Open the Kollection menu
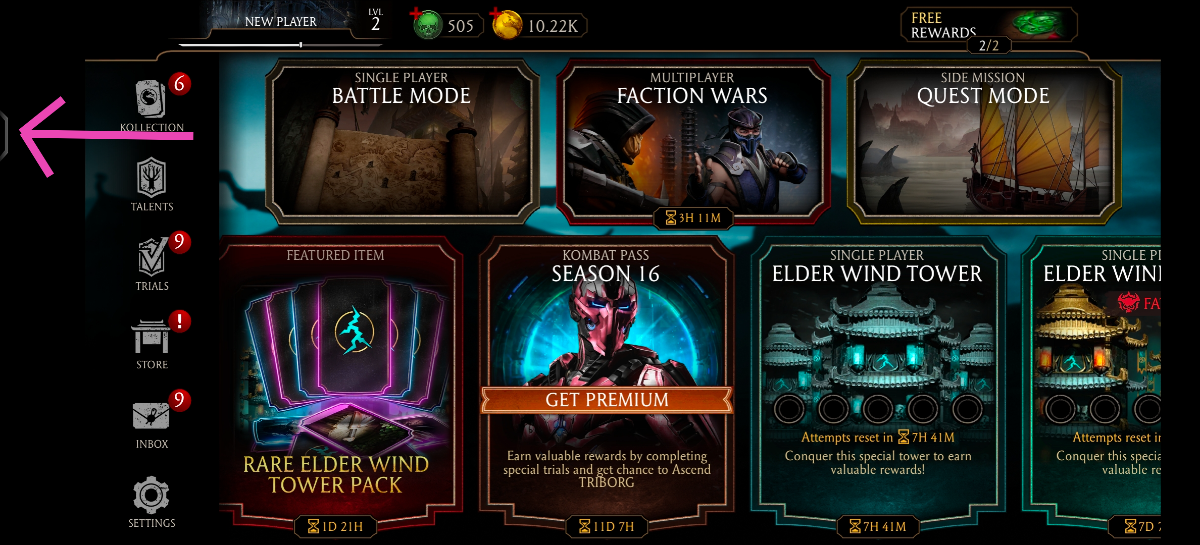 click(x=152, y=105)
